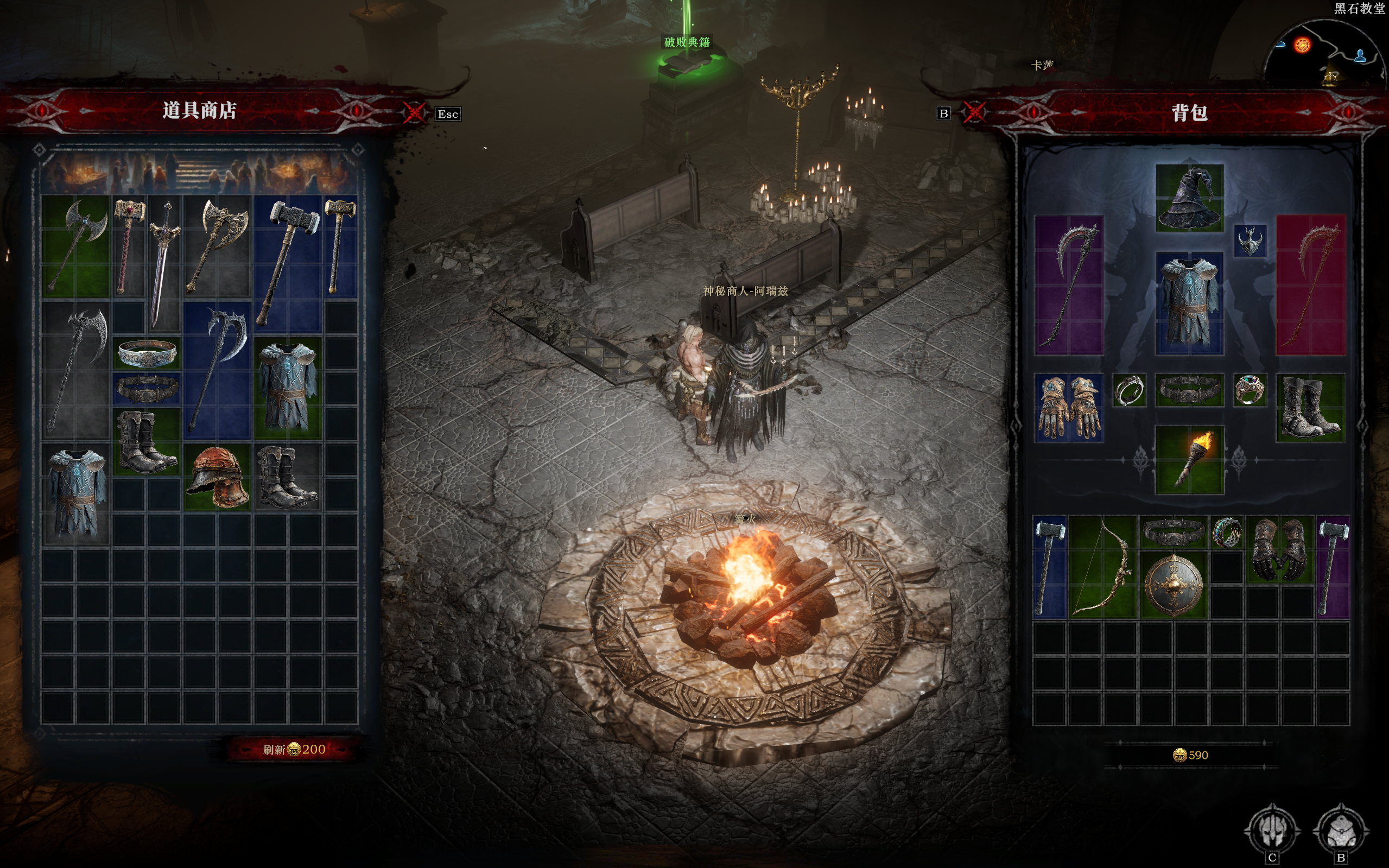Click the equipped chest armor slot
Viewport: 1389px width, 868px height.
point(1189,302)
